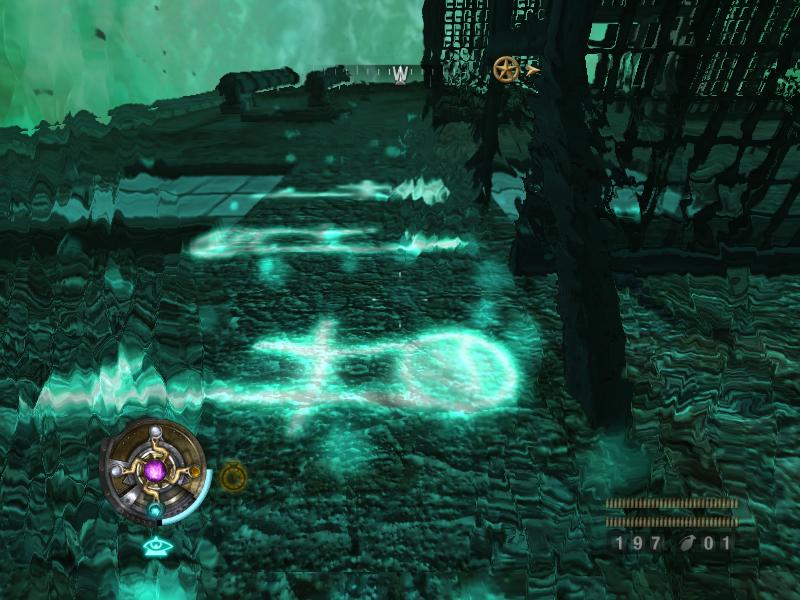Click the amber orb on the amulet dial
The height and width of the screenshot is (600, 800).
click(x=196, y=472)
